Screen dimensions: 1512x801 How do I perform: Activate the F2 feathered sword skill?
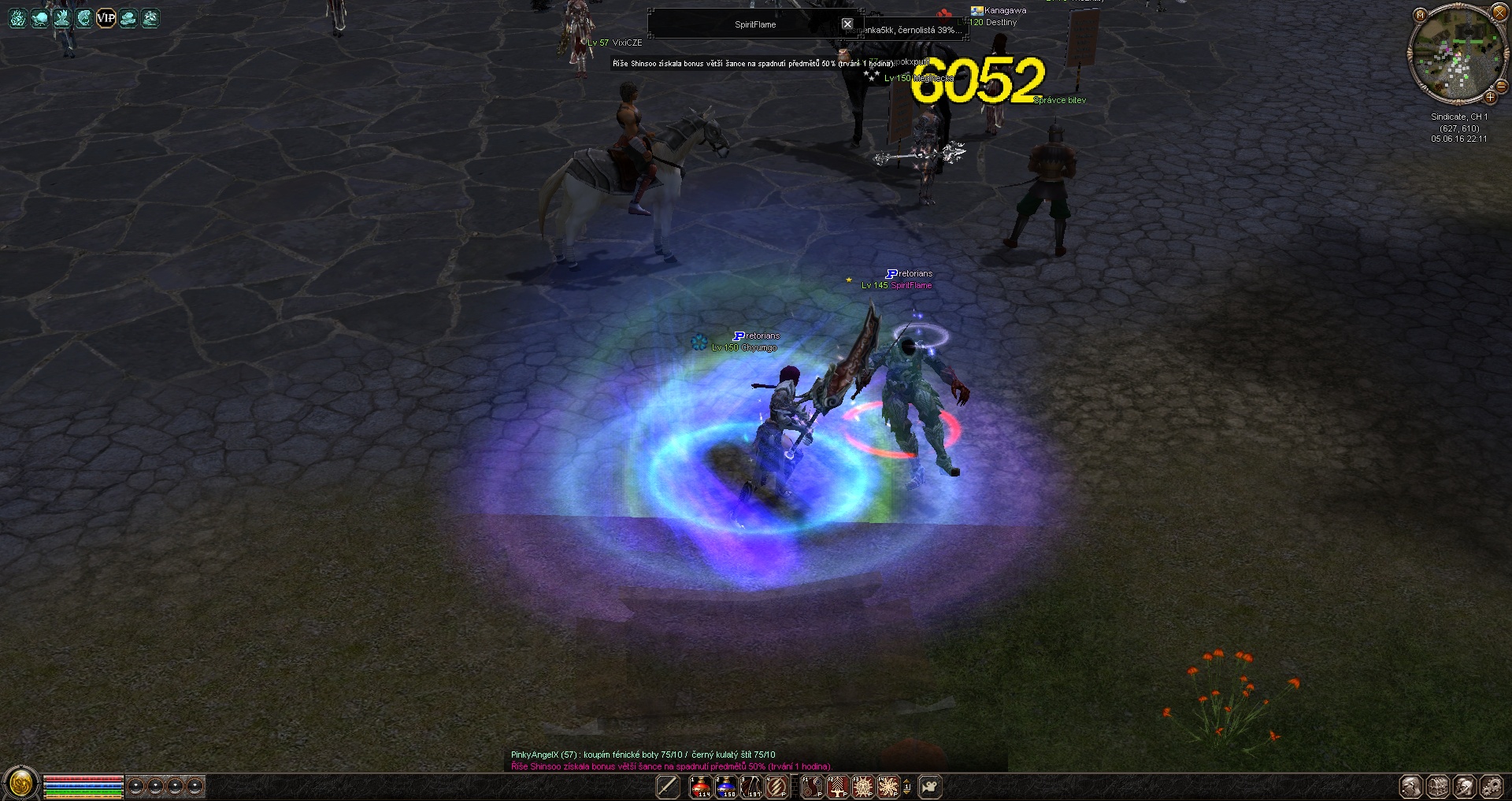tap(837, 786)
